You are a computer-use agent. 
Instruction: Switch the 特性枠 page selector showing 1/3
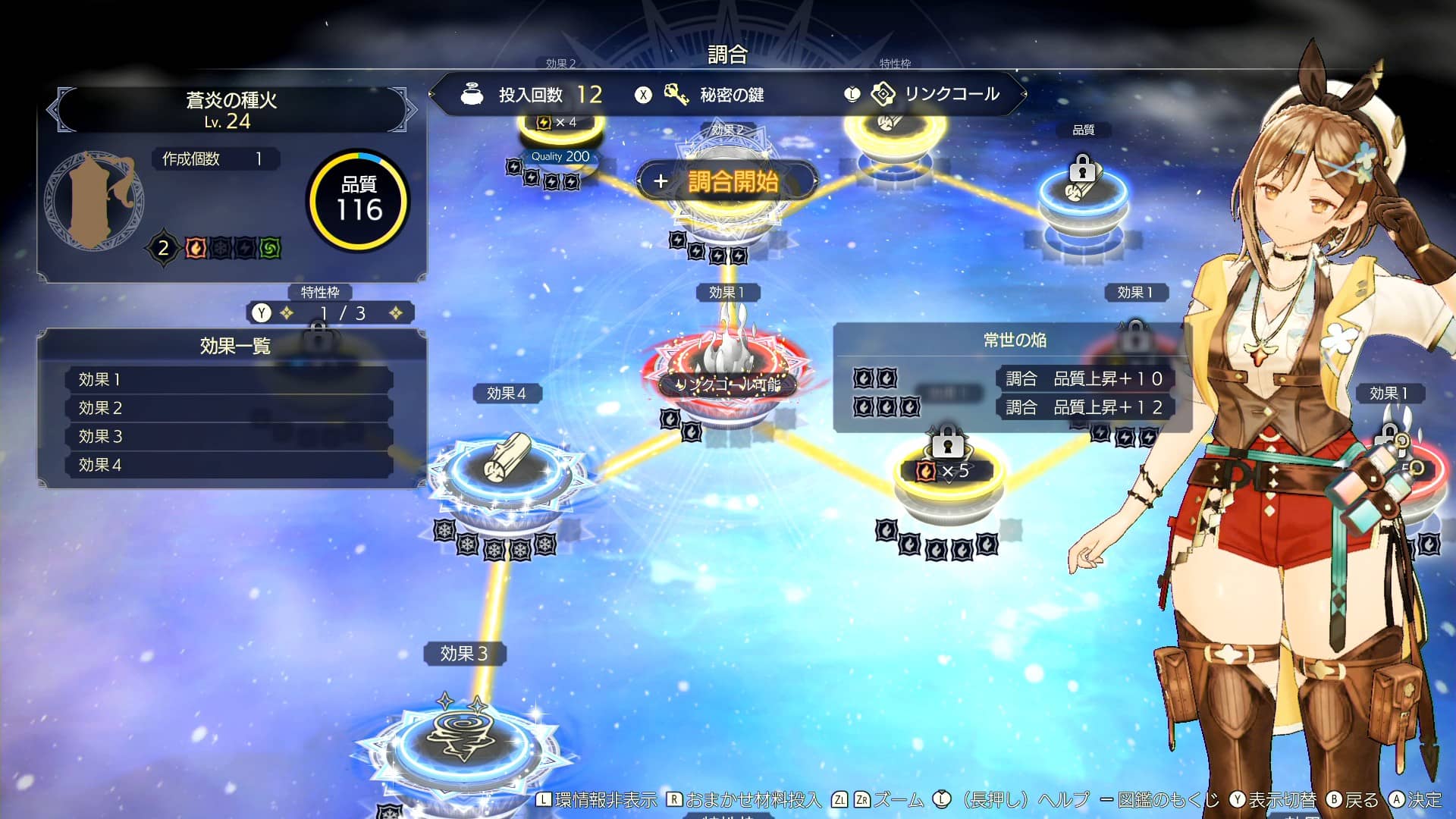(x=330, y=313)
